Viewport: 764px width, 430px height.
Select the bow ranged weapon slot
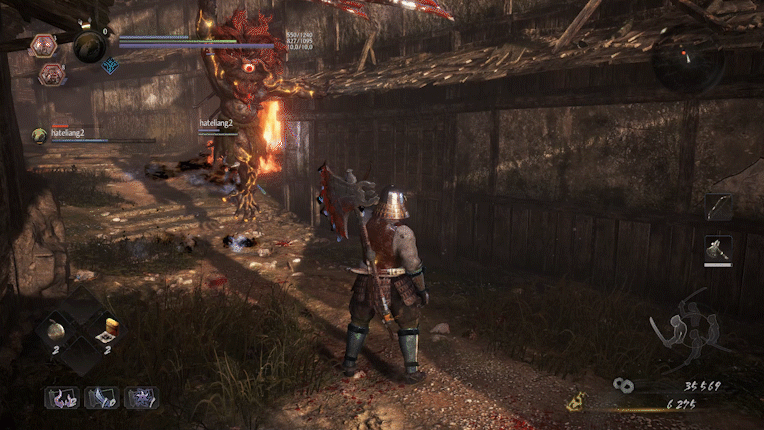(719, 207)
